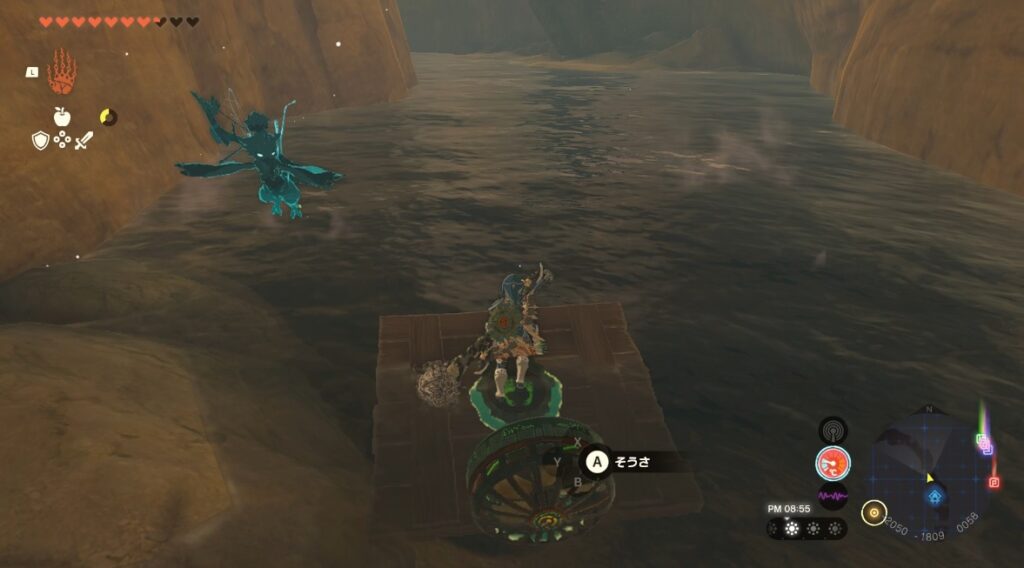Select the blue shrine marker on minimap
1024x568 pixels.
pos(935,496)
